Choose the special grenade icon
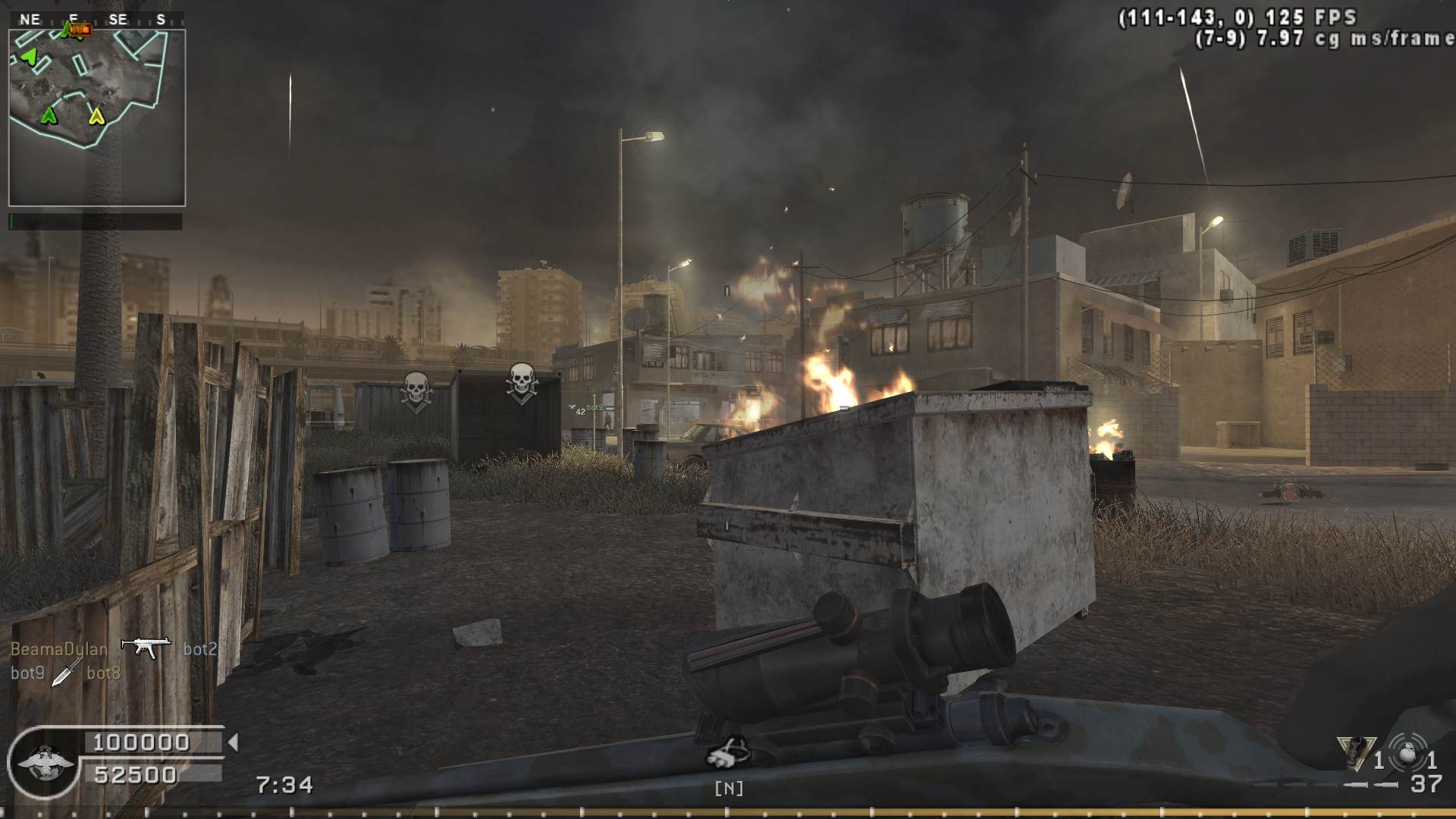 pyautogui.click(x=1409, y=753)
